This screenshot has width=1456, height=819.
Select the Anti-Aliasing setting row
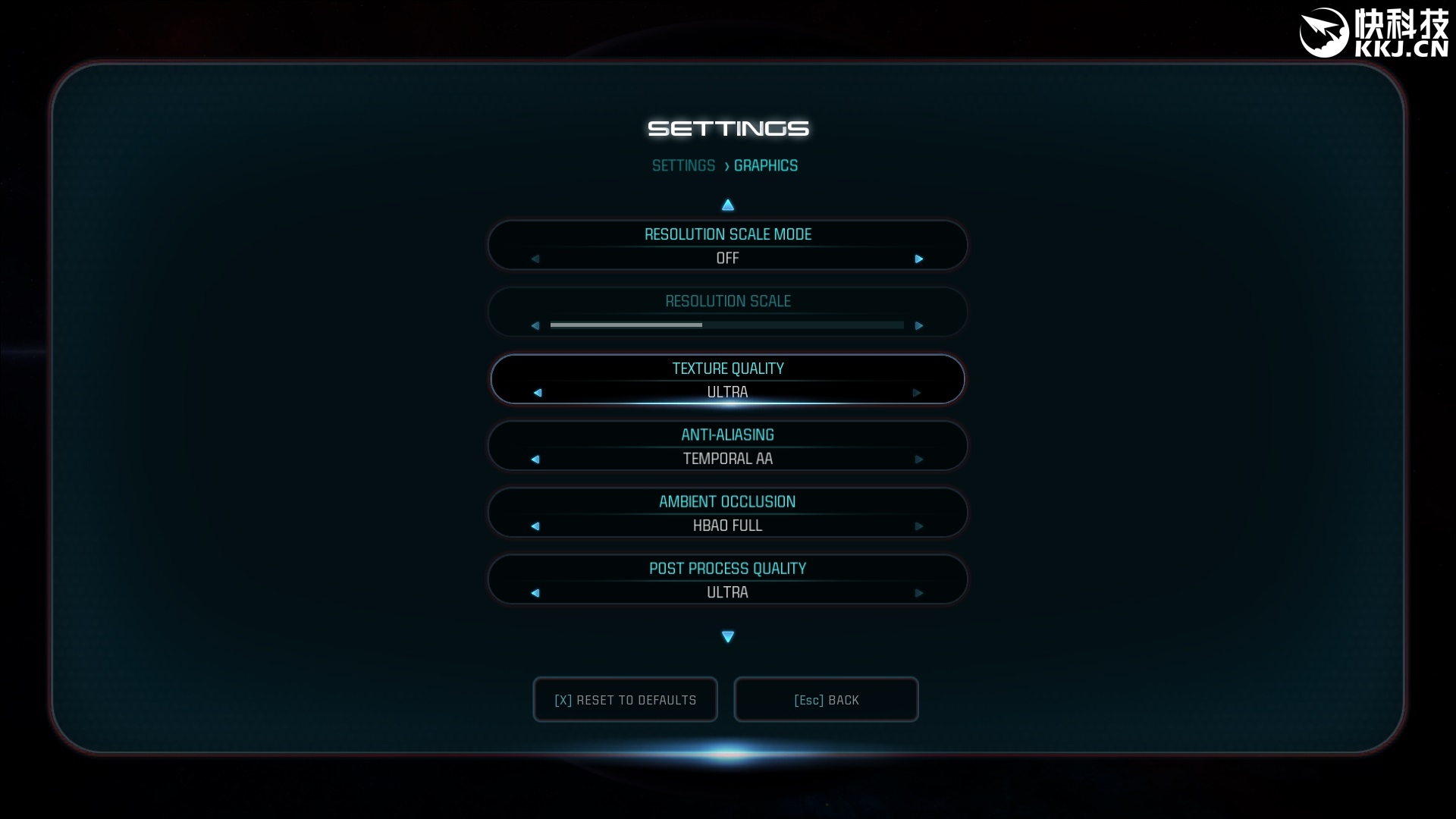click(x=727, y=435)
